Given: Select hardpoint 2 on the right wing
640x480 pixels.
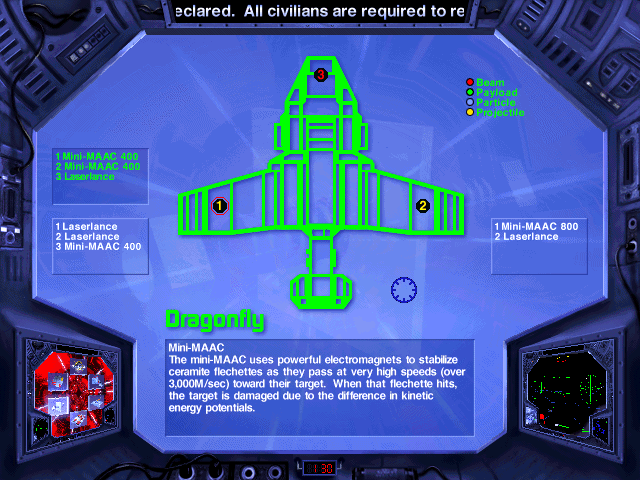Looking at the screenshot, I should coord(422,206).
